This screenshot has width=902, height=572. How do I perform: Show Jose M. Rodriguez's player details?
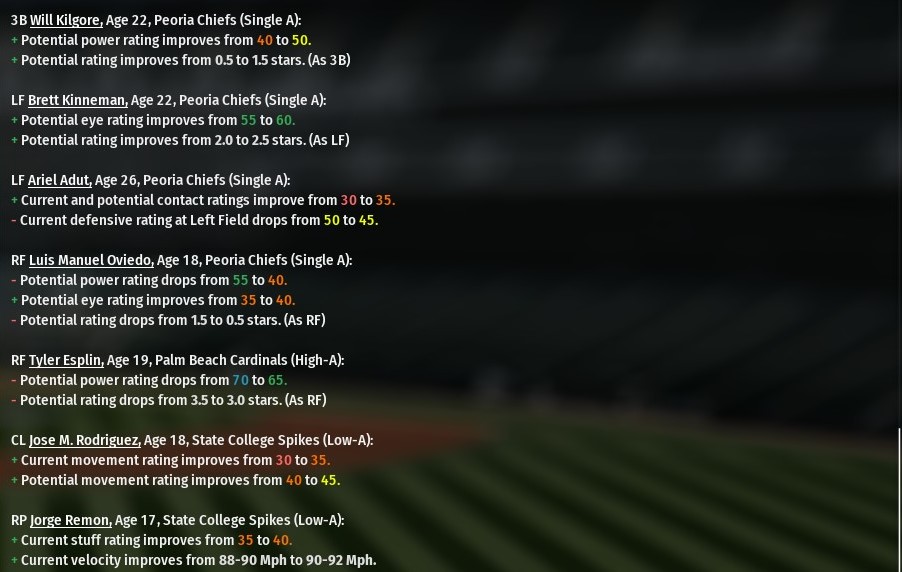click(84, 440)
